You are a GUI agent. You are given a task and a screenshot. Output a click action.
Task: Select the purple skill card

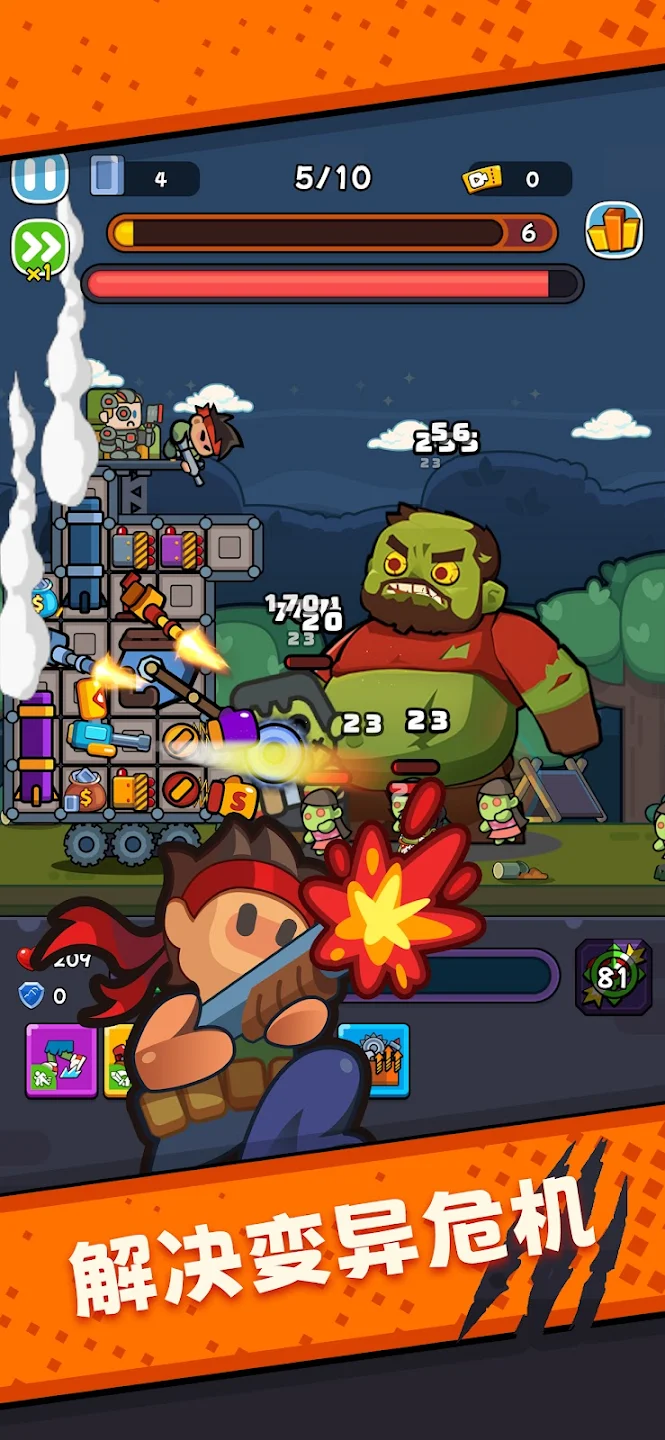[x=61, y=1060]
